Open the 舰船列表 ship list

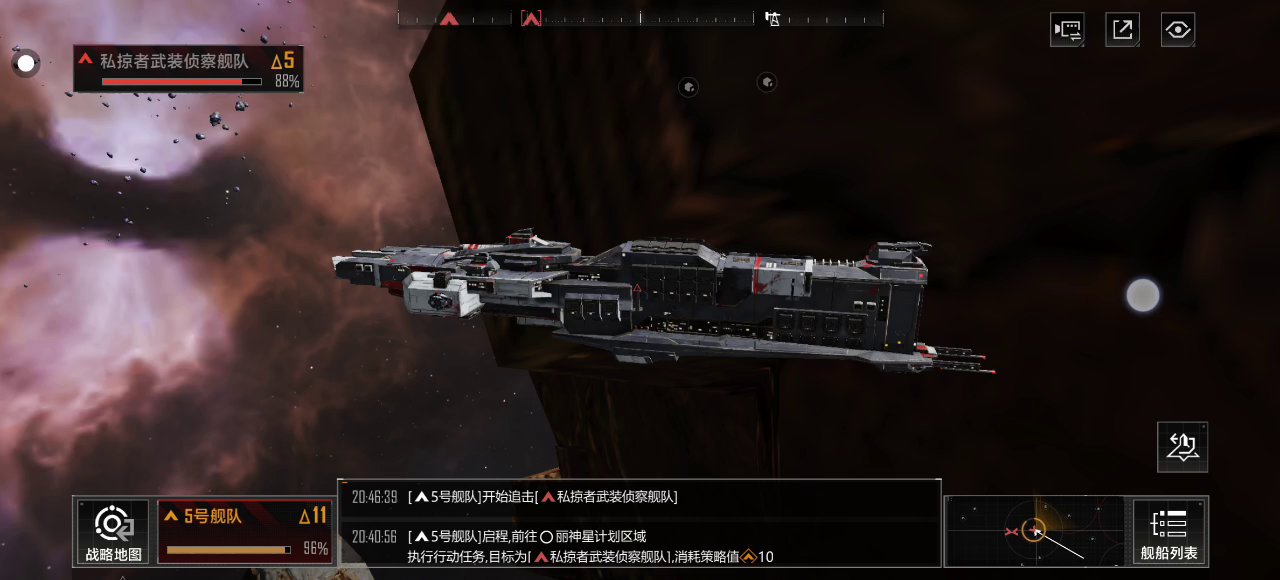[x=1169, y=531]
